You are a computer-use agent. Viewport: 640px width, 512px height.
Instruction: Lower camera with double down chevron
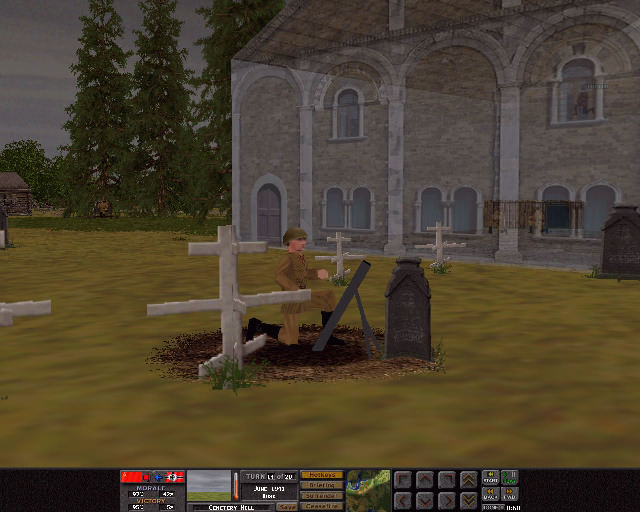pos(468,499)
